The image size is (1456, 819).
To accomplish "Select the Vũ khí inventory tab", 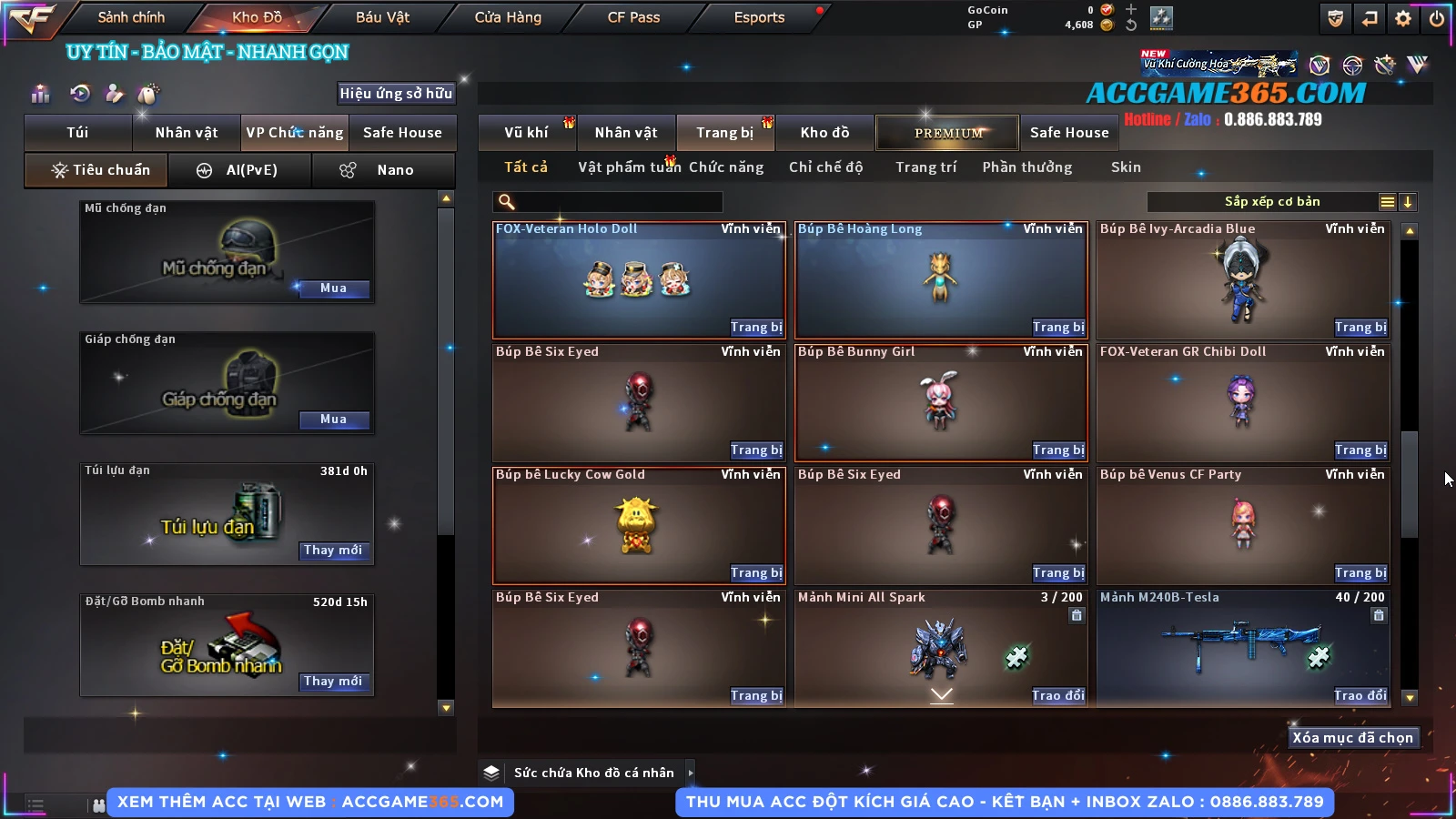I will (x=526, y=133).
